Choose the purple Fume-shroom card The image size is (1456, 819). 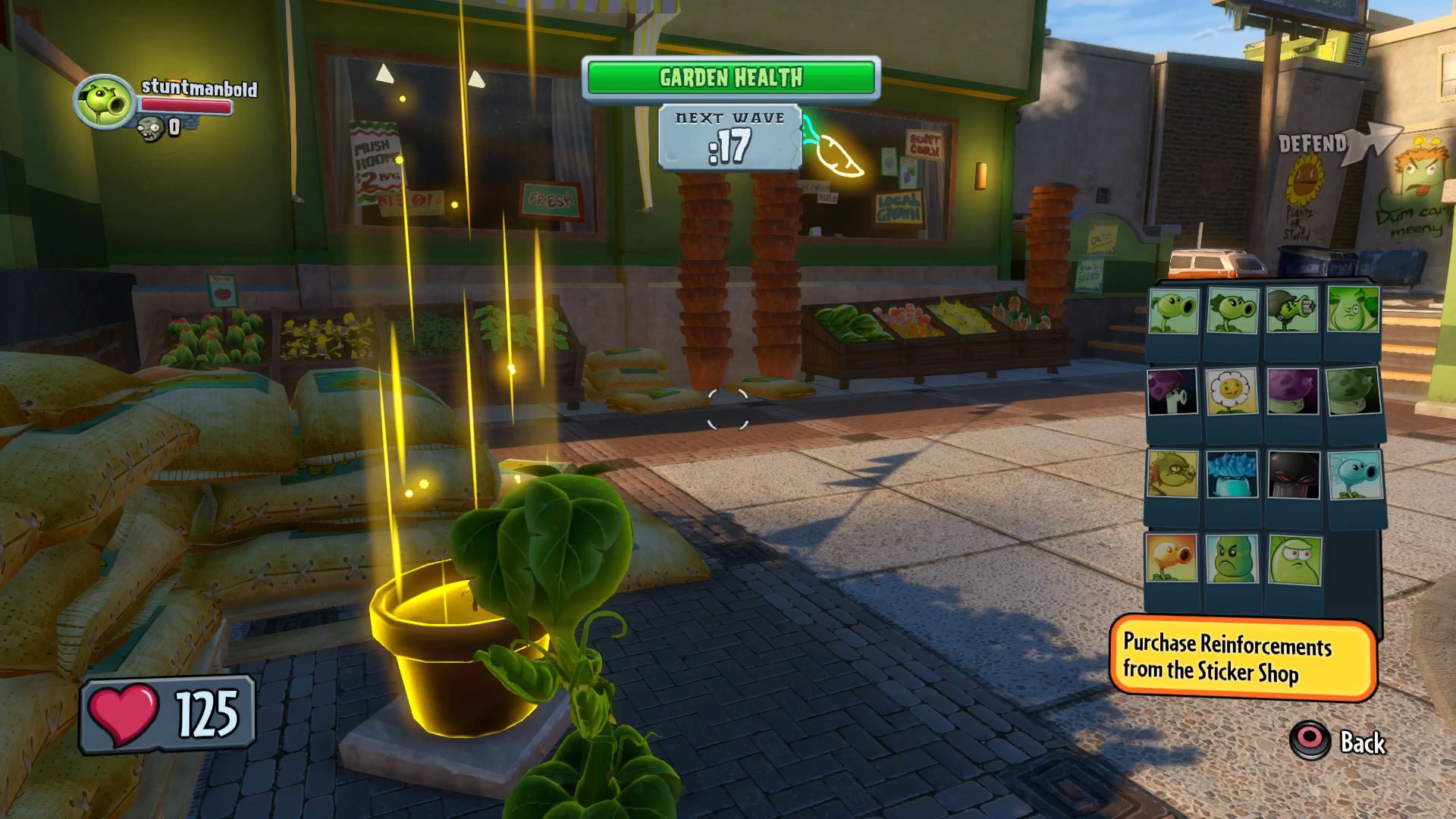[x=1292, y=391]
